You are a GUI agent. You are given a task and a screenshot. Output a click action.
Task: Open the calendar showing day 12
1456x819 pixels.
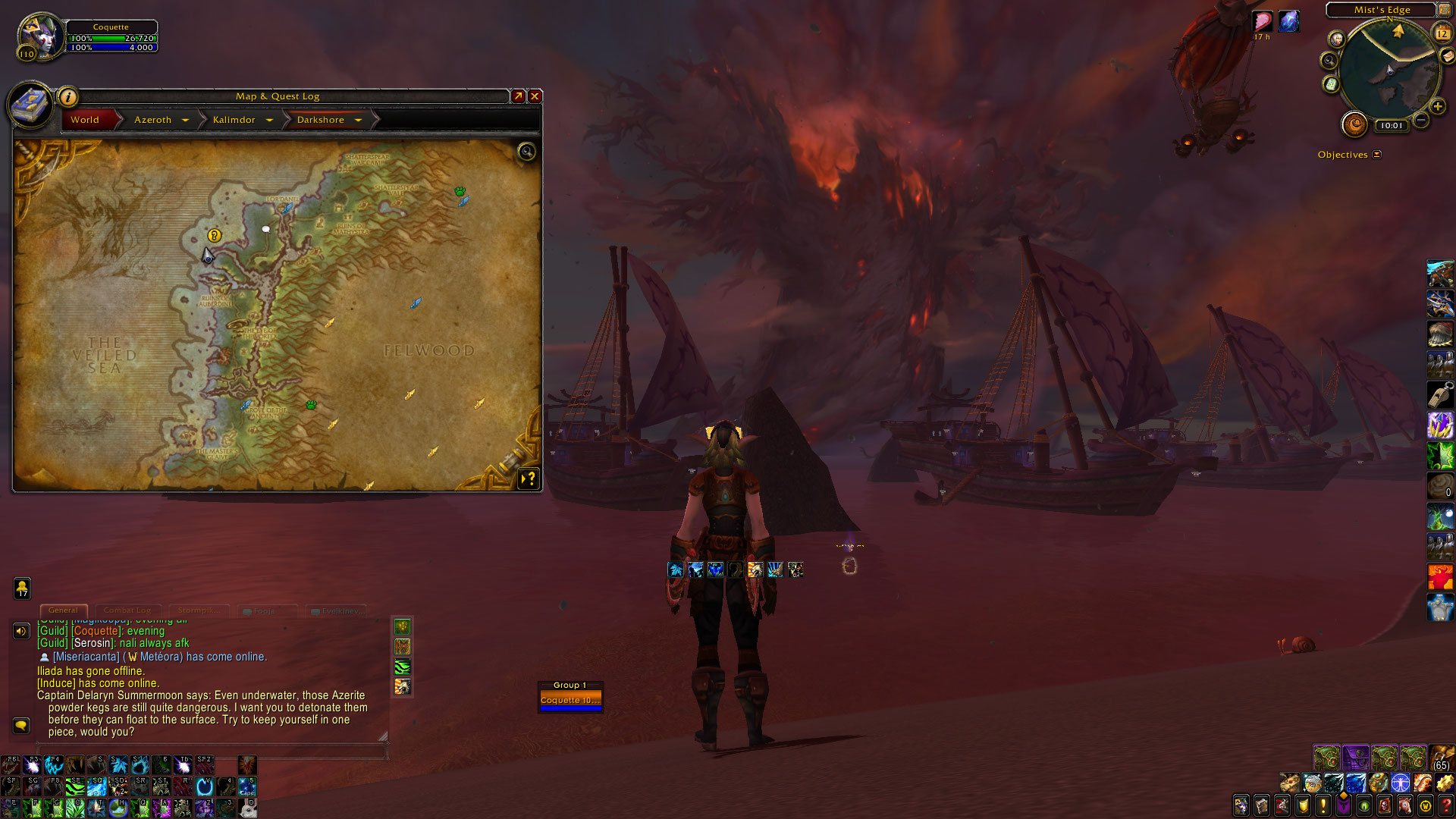click(1442, 33)
